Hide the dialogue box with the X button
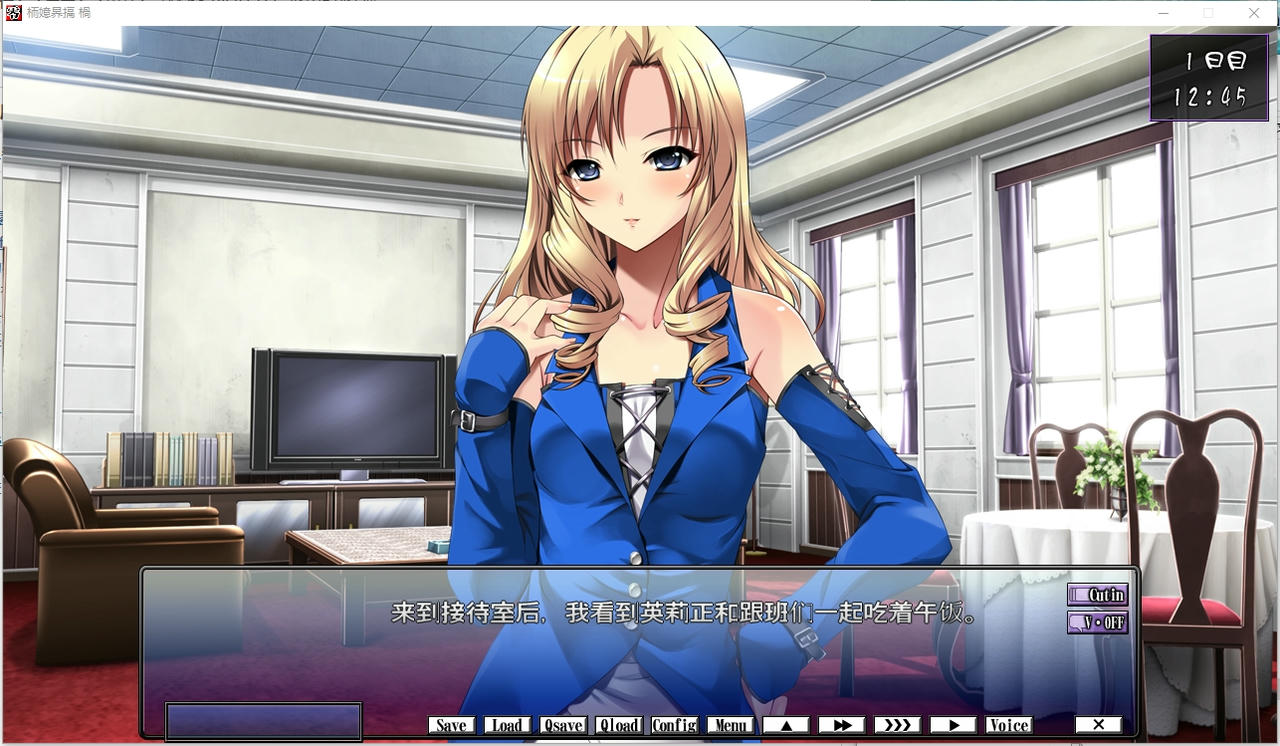The image size is (1280, 746). pos(1098,725)
